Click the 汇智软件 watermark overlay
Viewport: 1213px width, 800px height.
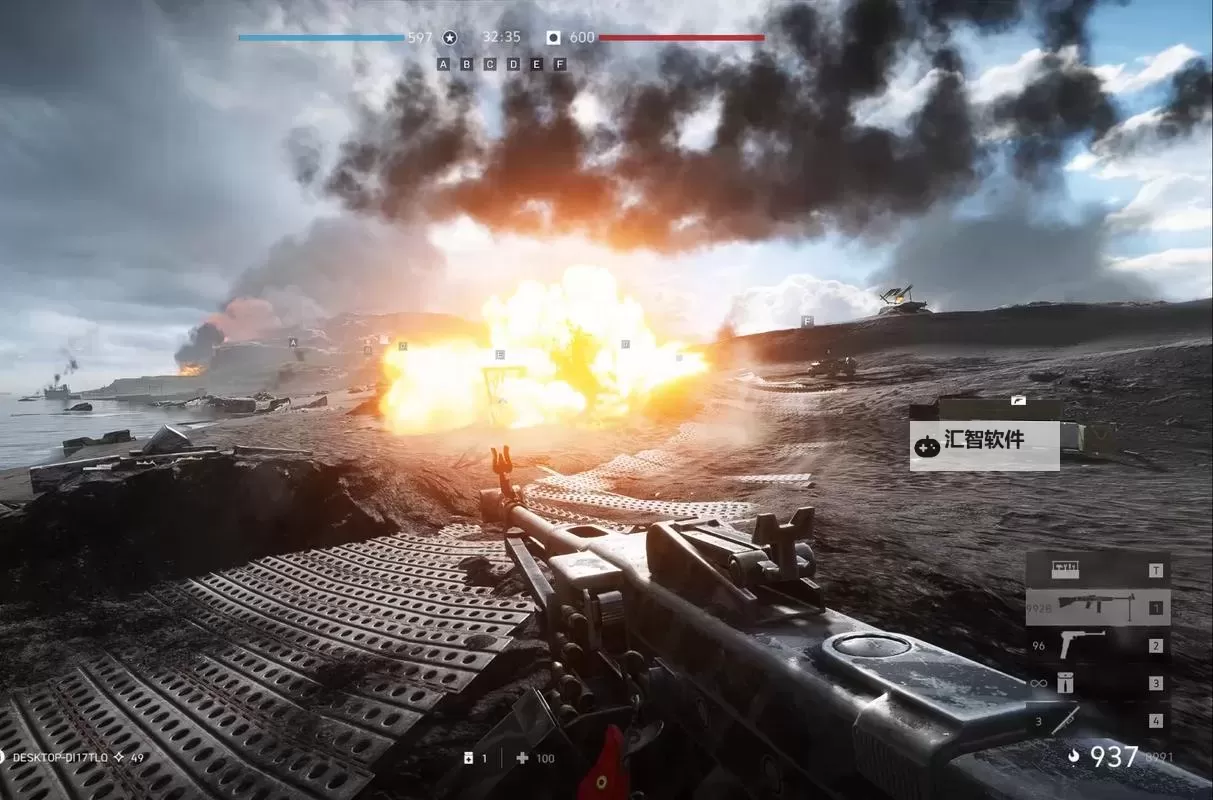click(x=984, y=441)
